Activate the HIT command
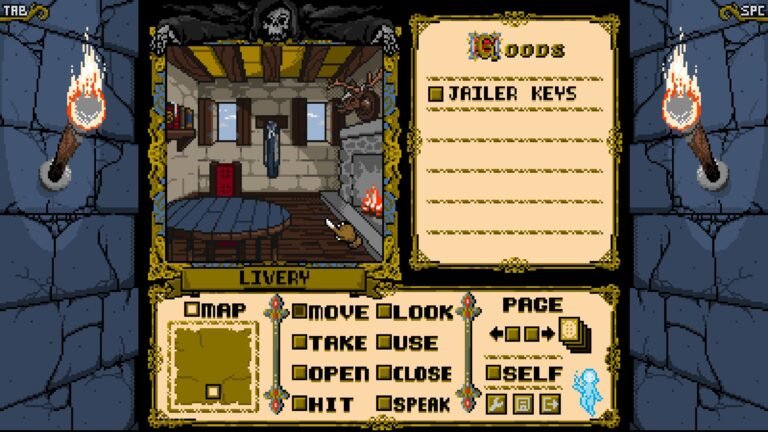The width and height of the screenshot is (768, 432). (x=322, y=403)
